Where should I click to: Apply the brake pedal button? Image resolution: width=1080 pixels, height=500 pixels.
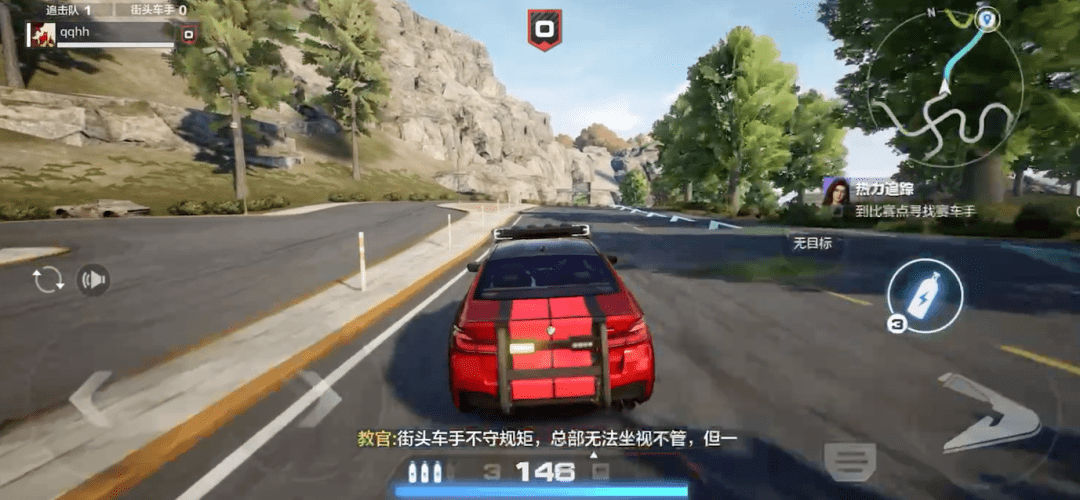(x=849, y=461)
